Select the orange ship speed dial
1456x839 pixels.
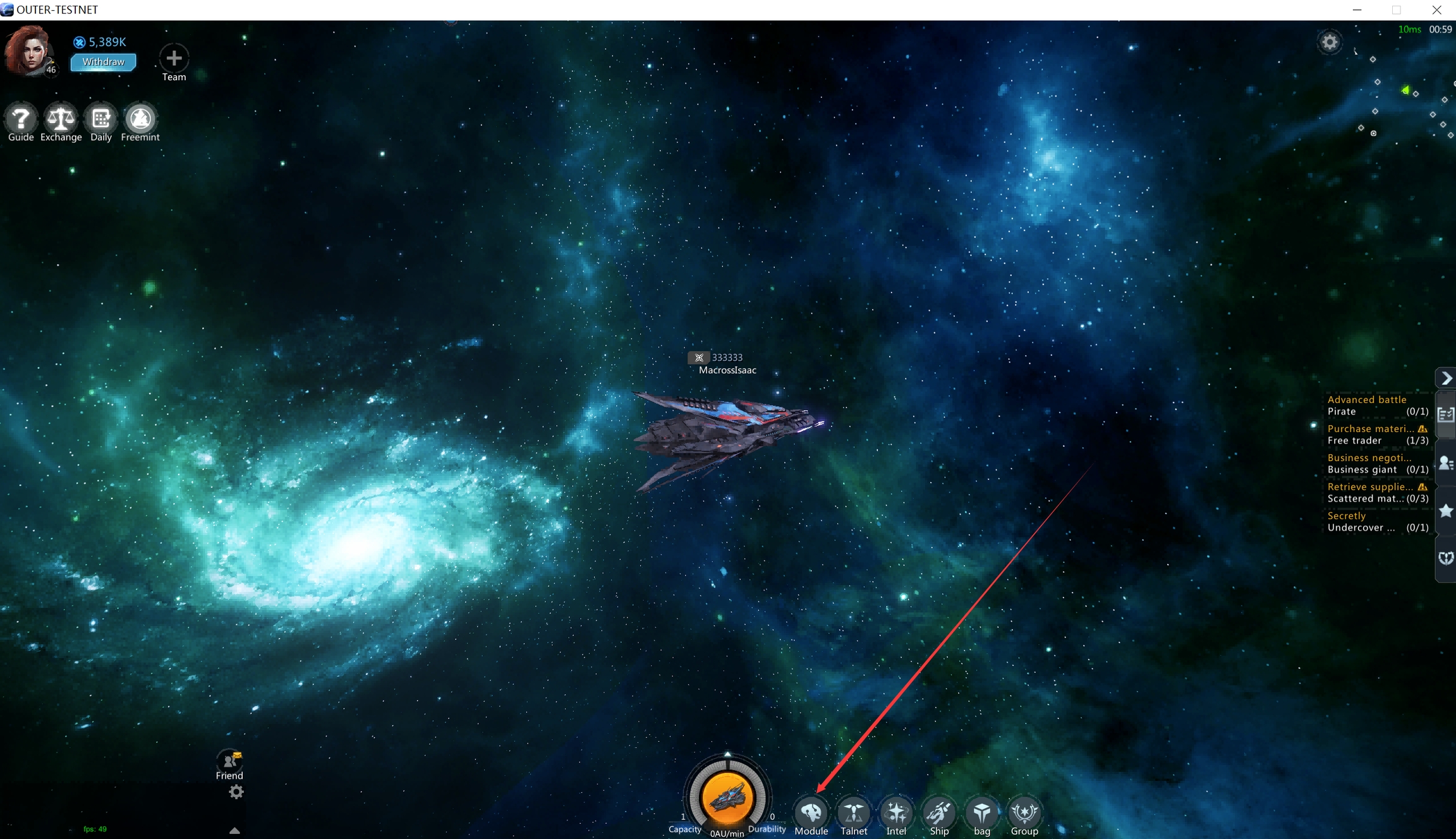point(727,797)
